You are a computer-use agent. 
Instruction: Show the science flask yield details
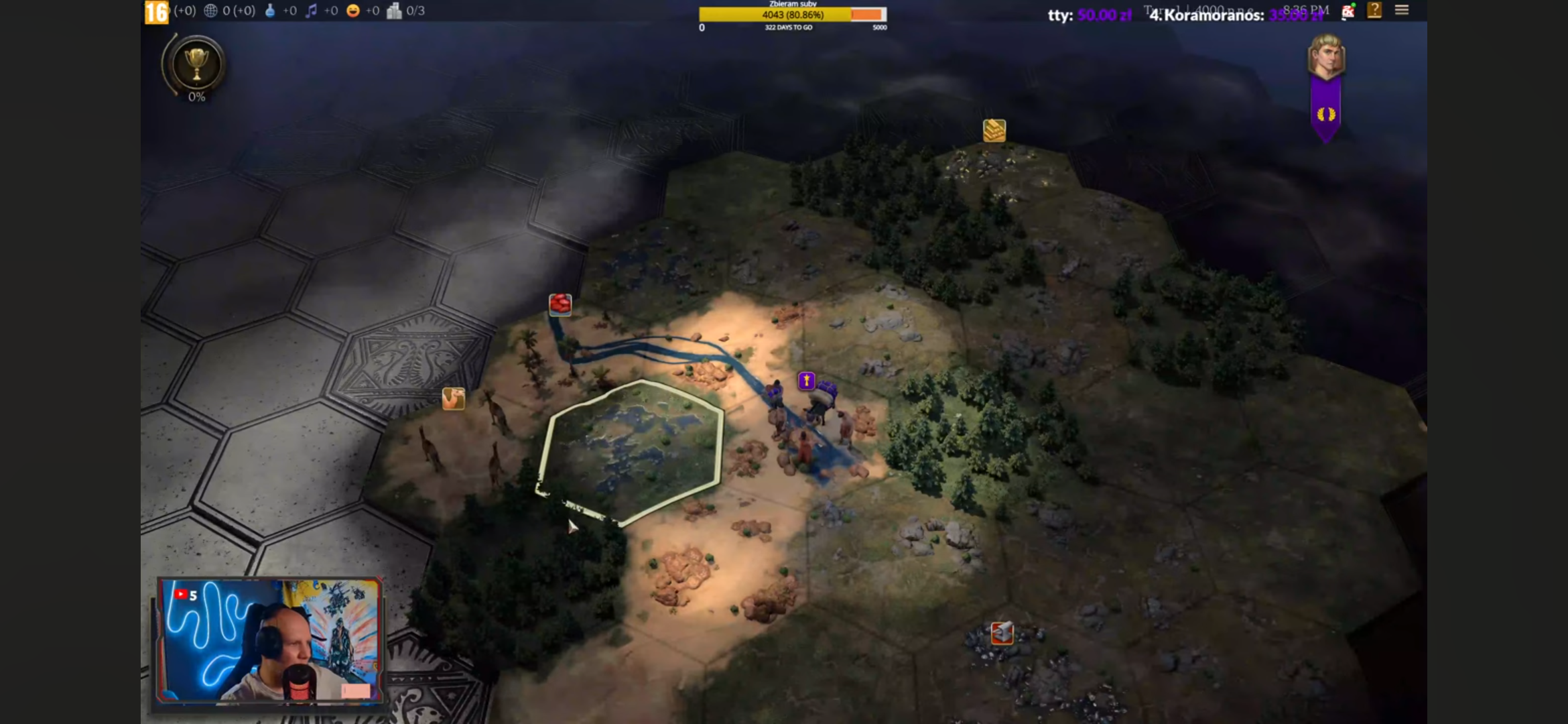pos(270,11)
